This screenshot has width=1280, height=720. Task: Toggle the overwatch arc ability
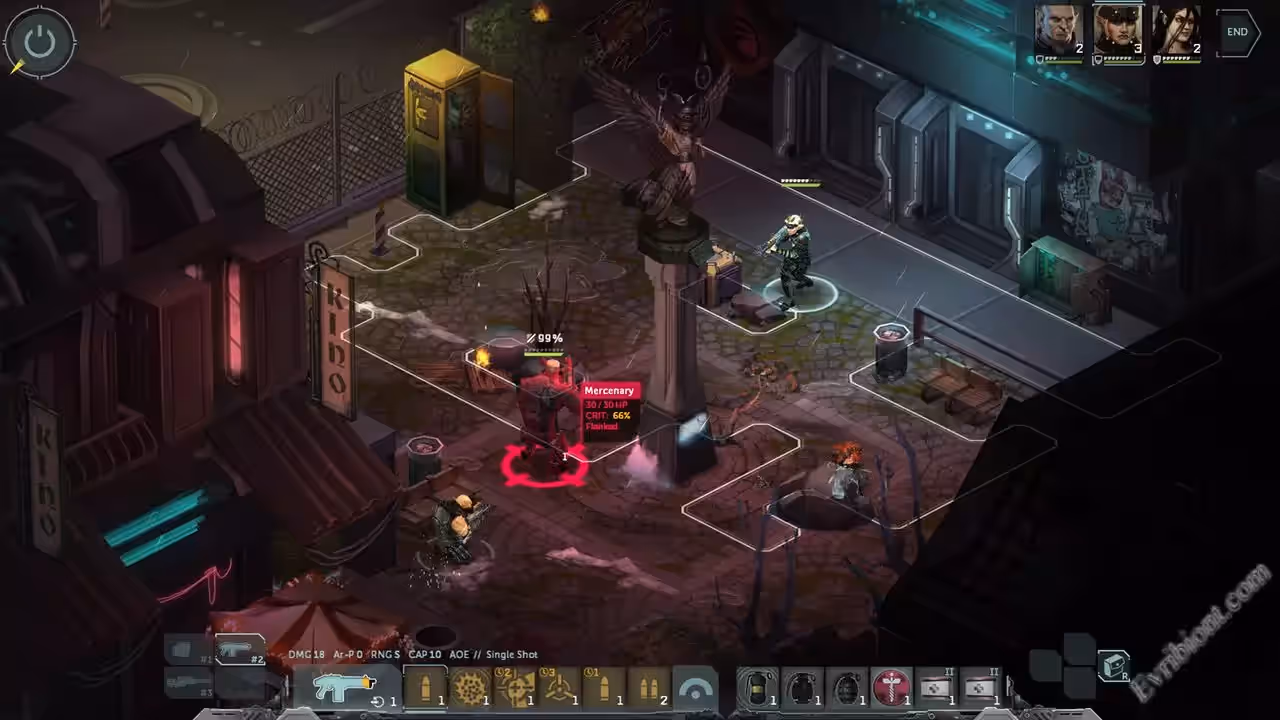pyautogui.click(x=695, y=688)
